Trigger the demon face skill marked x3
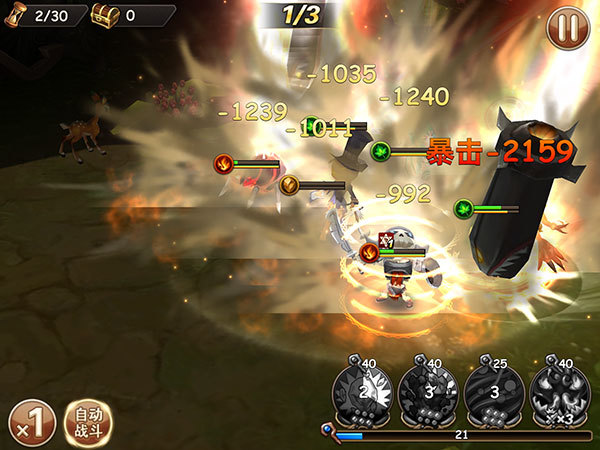This screenshot has width=600, height=450. 560,392
